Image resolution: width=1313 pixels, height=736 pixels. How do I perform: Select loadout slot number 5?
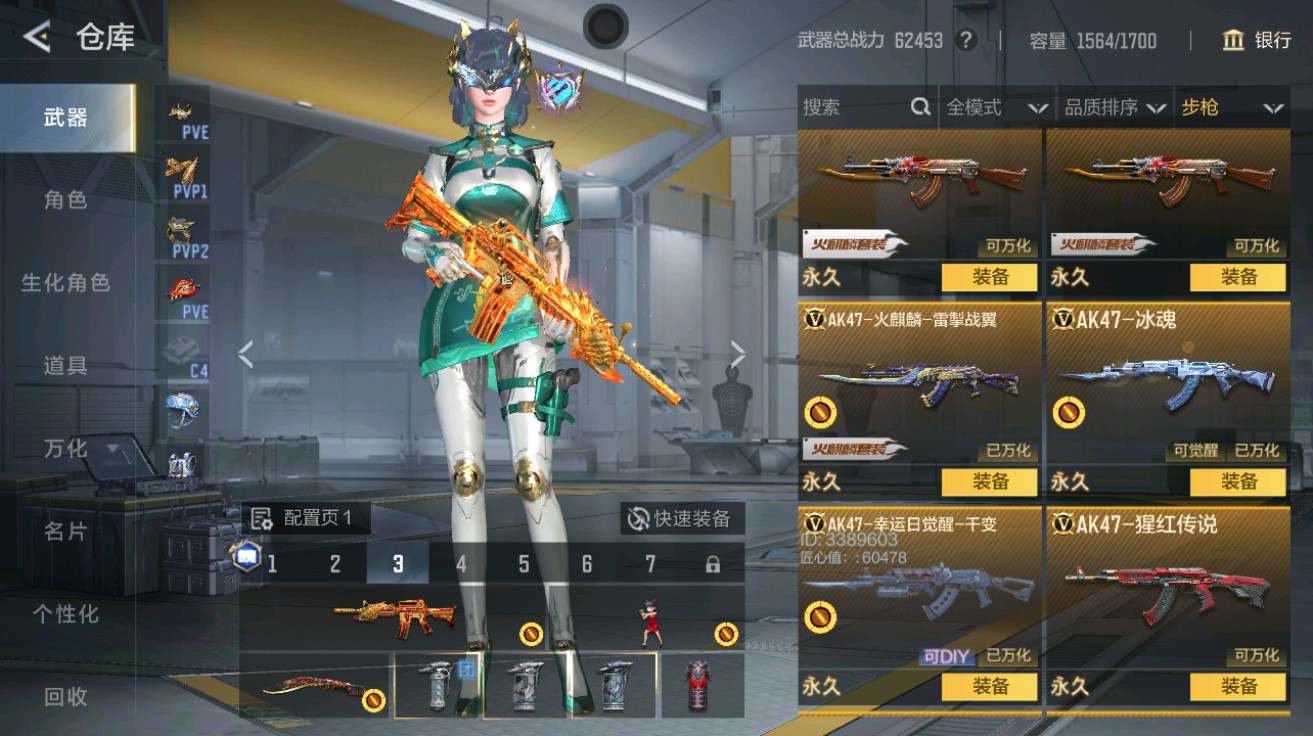523,564
